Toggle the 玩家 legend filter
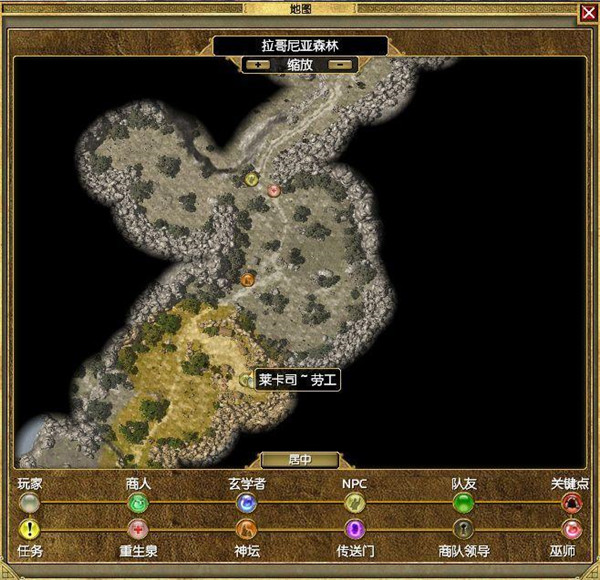600x580 pixels. click(30, 502)
